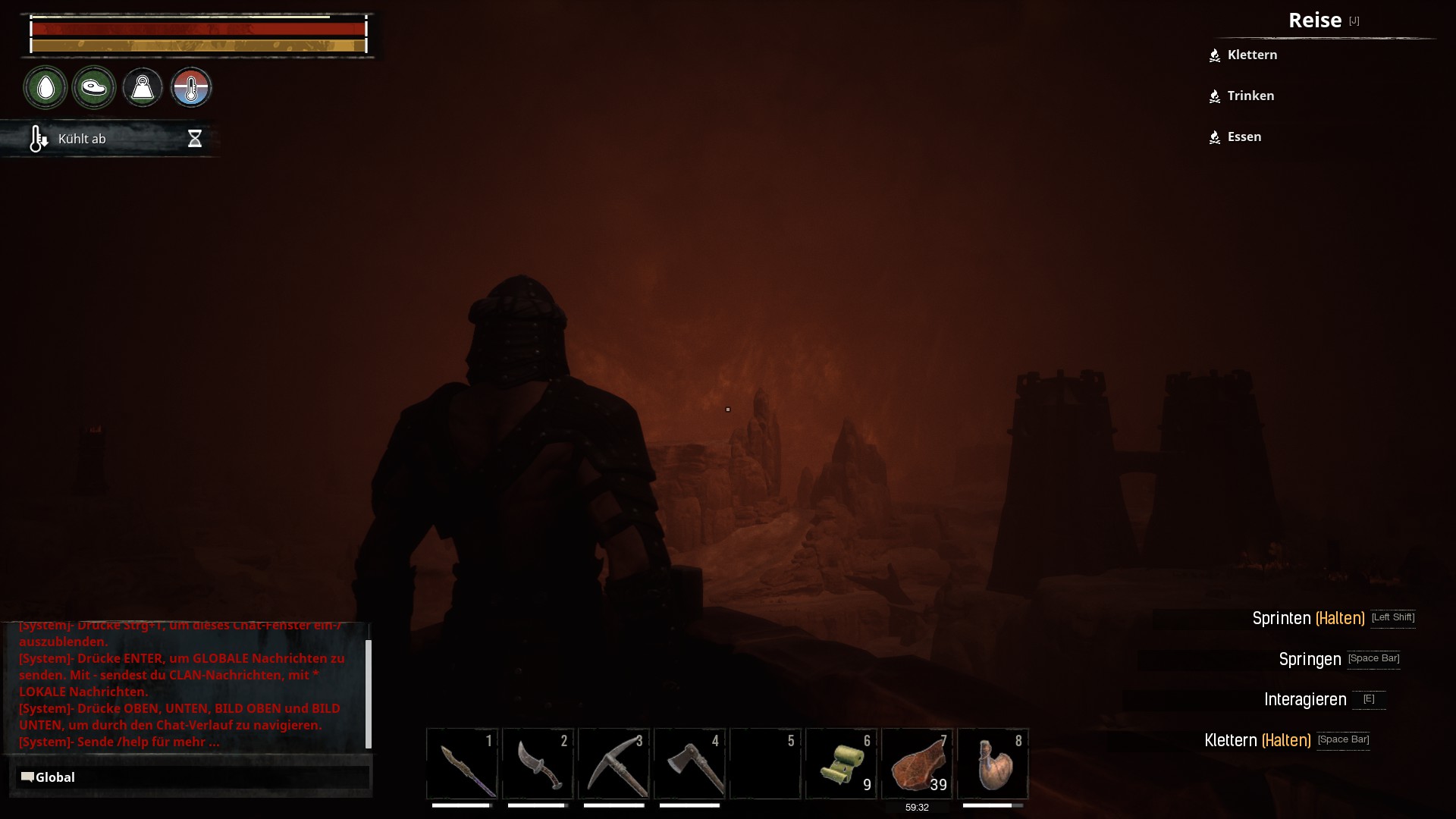Equip the pickaxe from the hotbar
Viewport: 1456px width, 819px height.
(x=613, y=764)
